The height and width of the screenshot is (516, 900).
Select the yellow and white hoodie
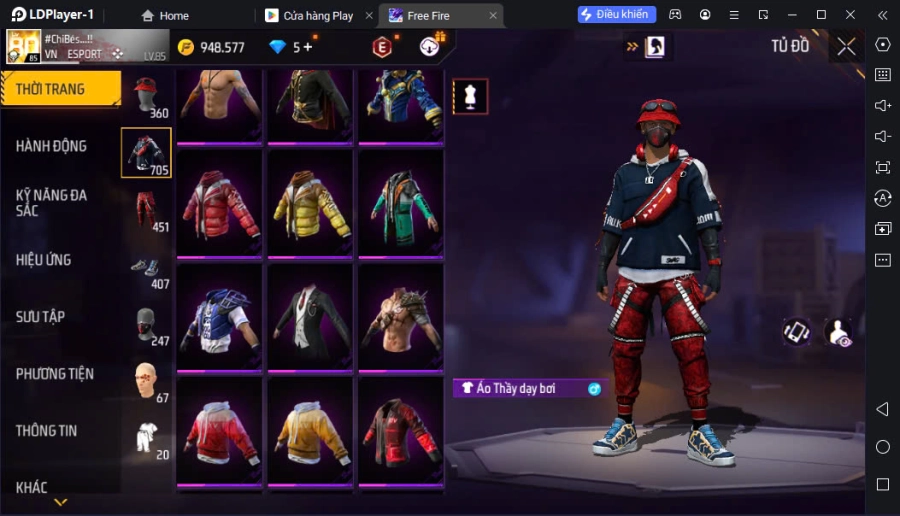(310, 430)
